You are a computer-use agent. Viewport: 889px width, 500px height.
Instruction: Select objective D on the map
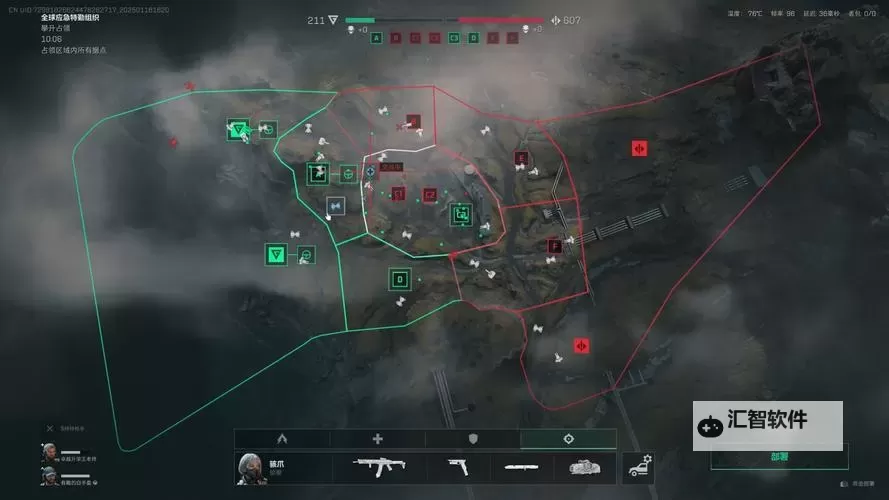point(400,279)
